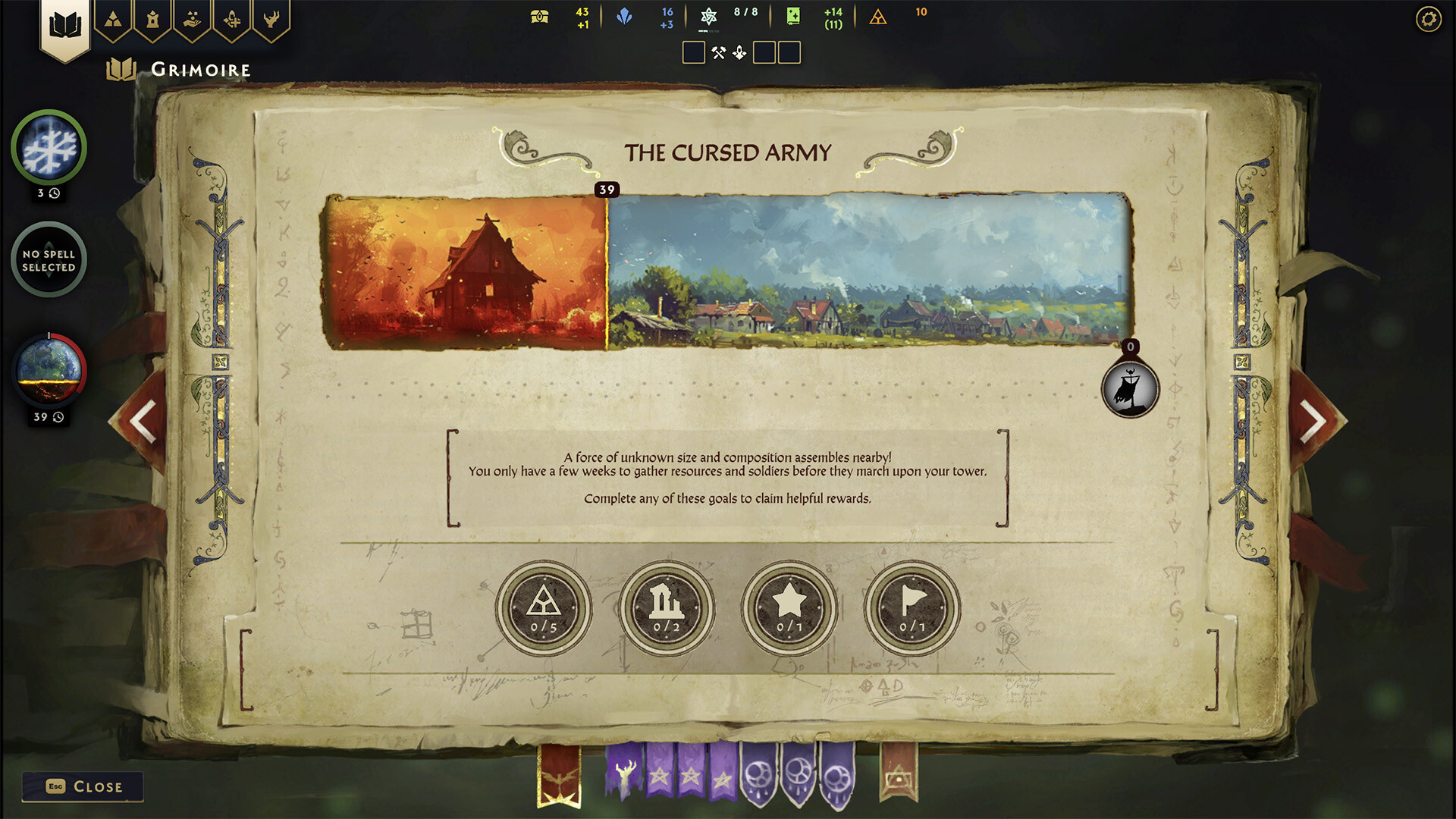Viewport: 1456px width, 819px height.
Task: Select the hammers crafting icon below resources
Action: click(719, 52)
